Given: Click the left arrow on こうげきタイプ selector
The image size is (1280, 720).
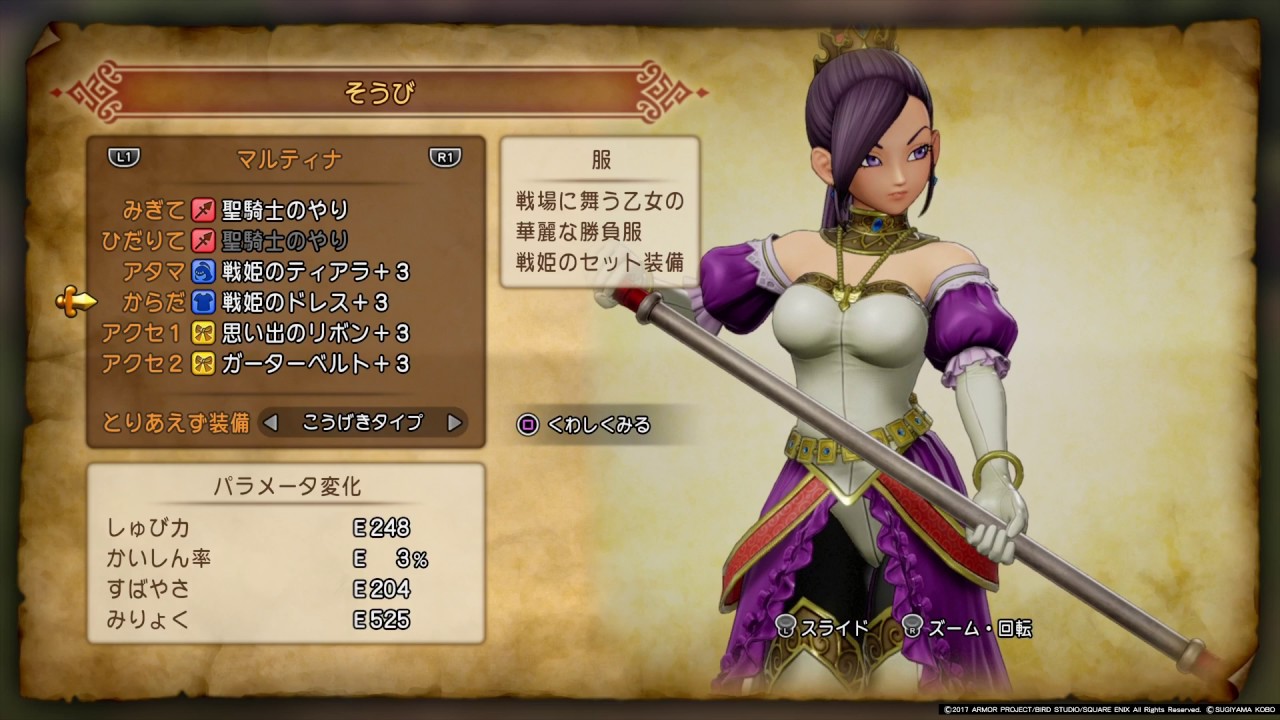Looking at the screenshot, I should (270, 422).
